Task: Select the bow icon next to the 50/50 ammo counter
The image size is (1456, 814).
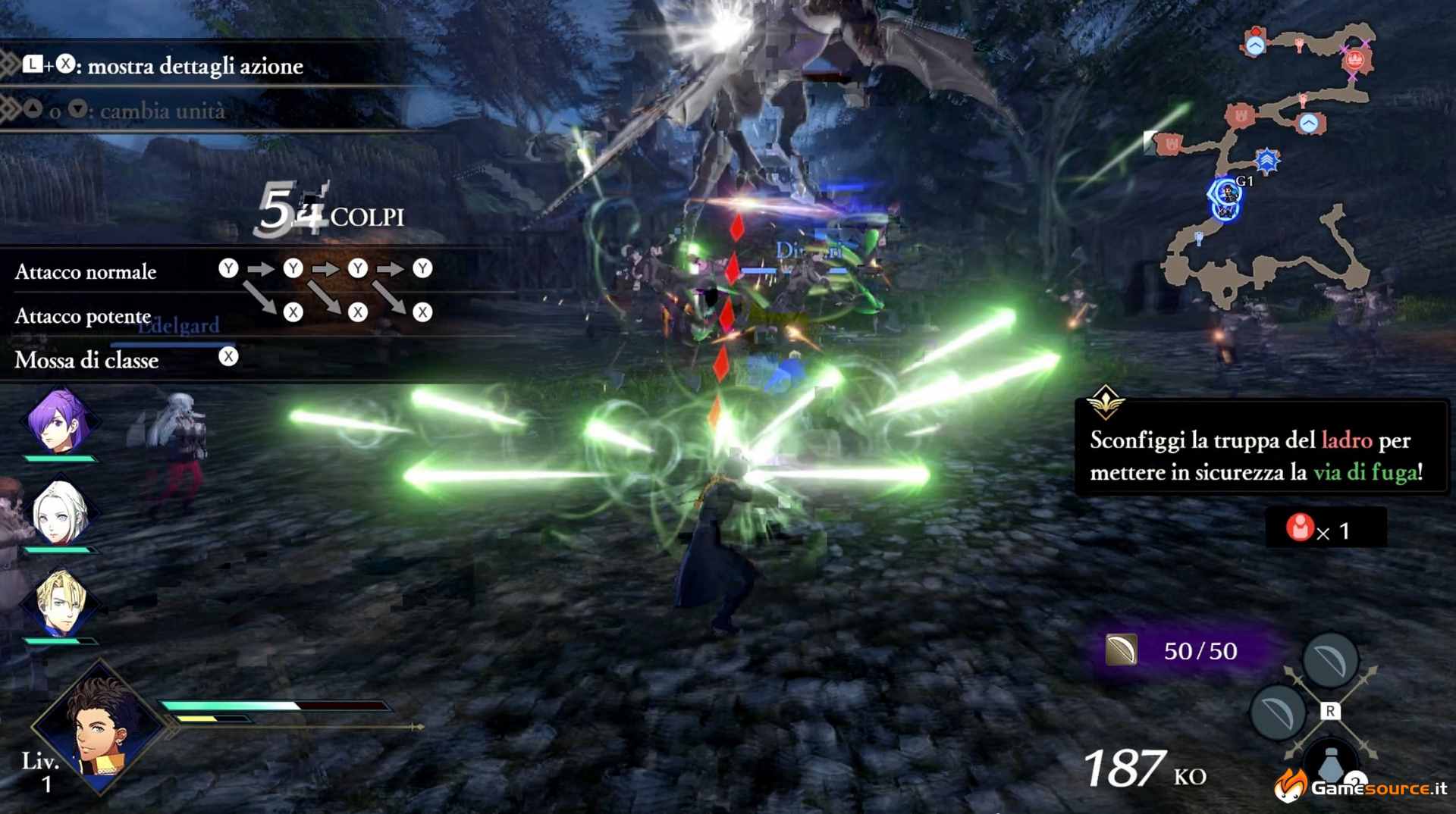Action: 1122,650
